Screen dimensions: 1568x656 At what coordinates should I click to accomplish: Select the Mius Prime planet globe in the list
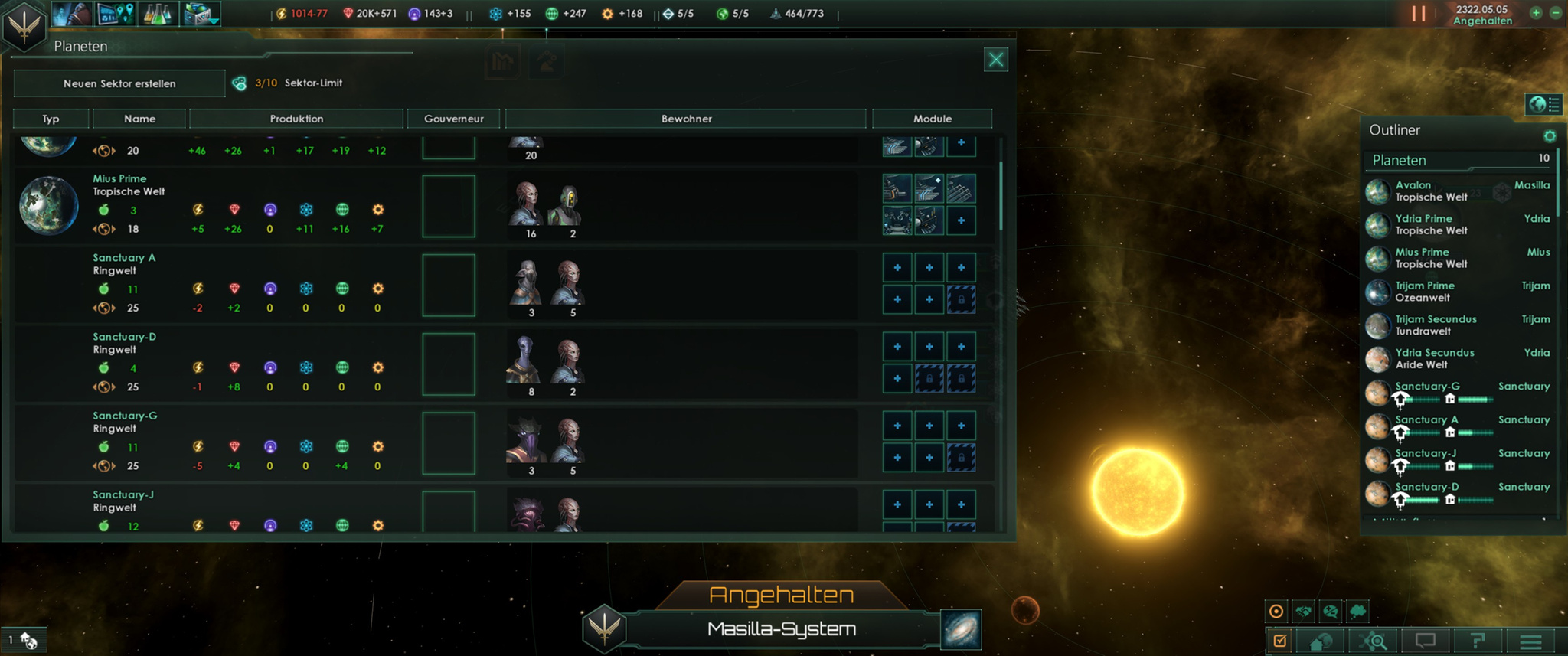(x=48, y=205)
